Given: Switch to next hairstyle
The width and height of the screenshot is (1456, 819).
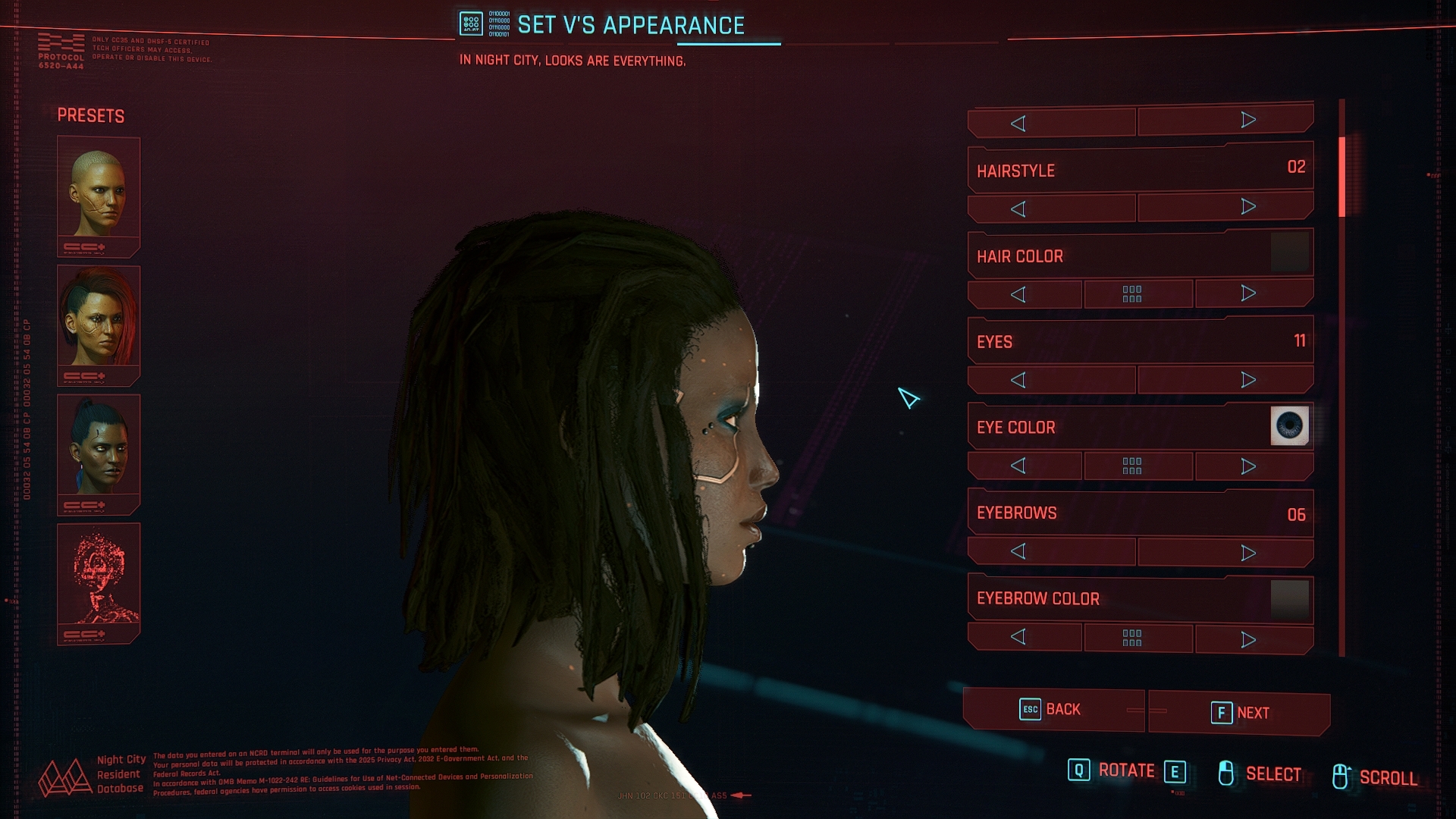Looking at the screenshot, I should point(1247,207).
